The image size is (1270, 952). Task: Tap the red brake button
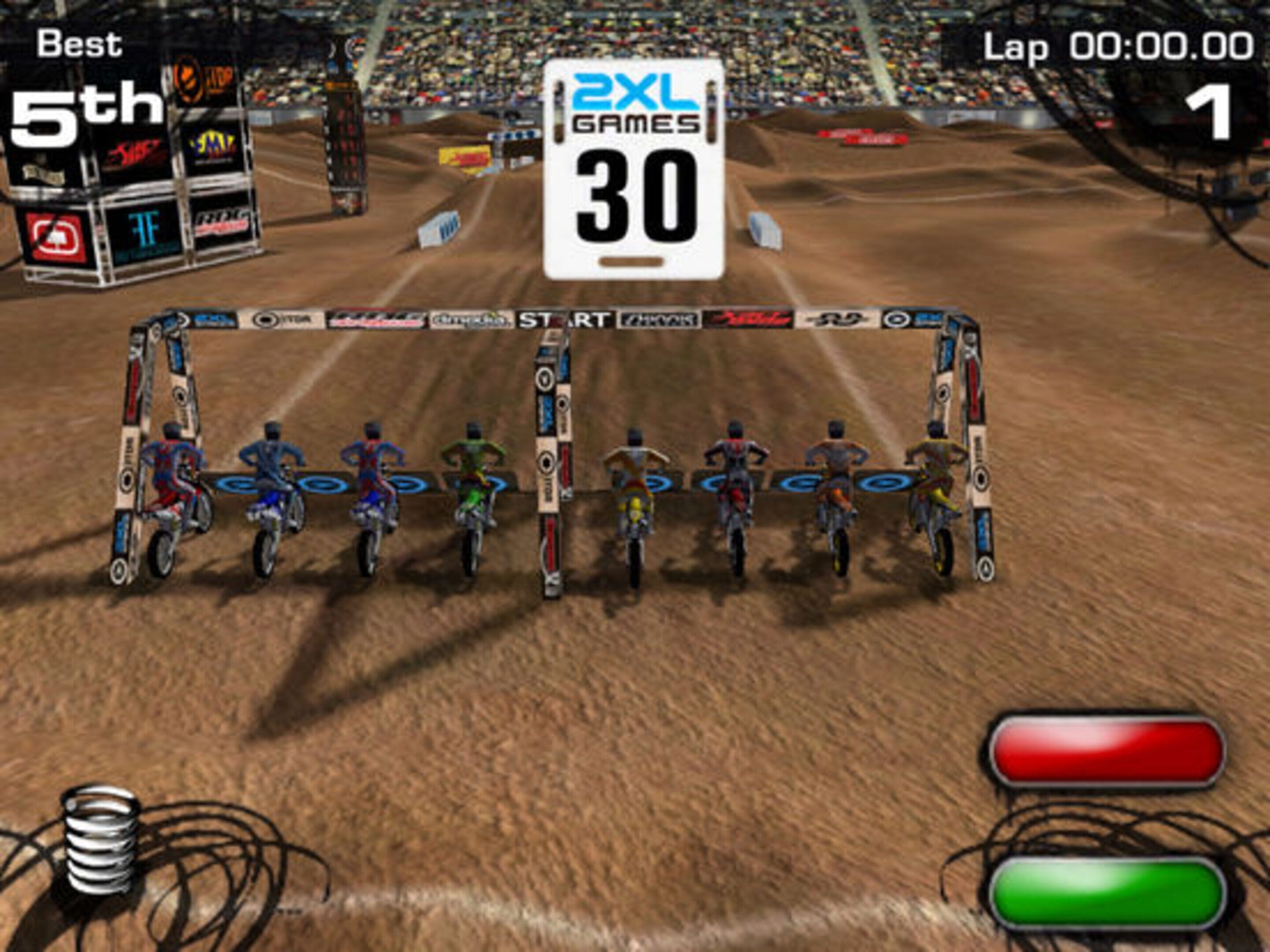click(x=1106, y=752)
